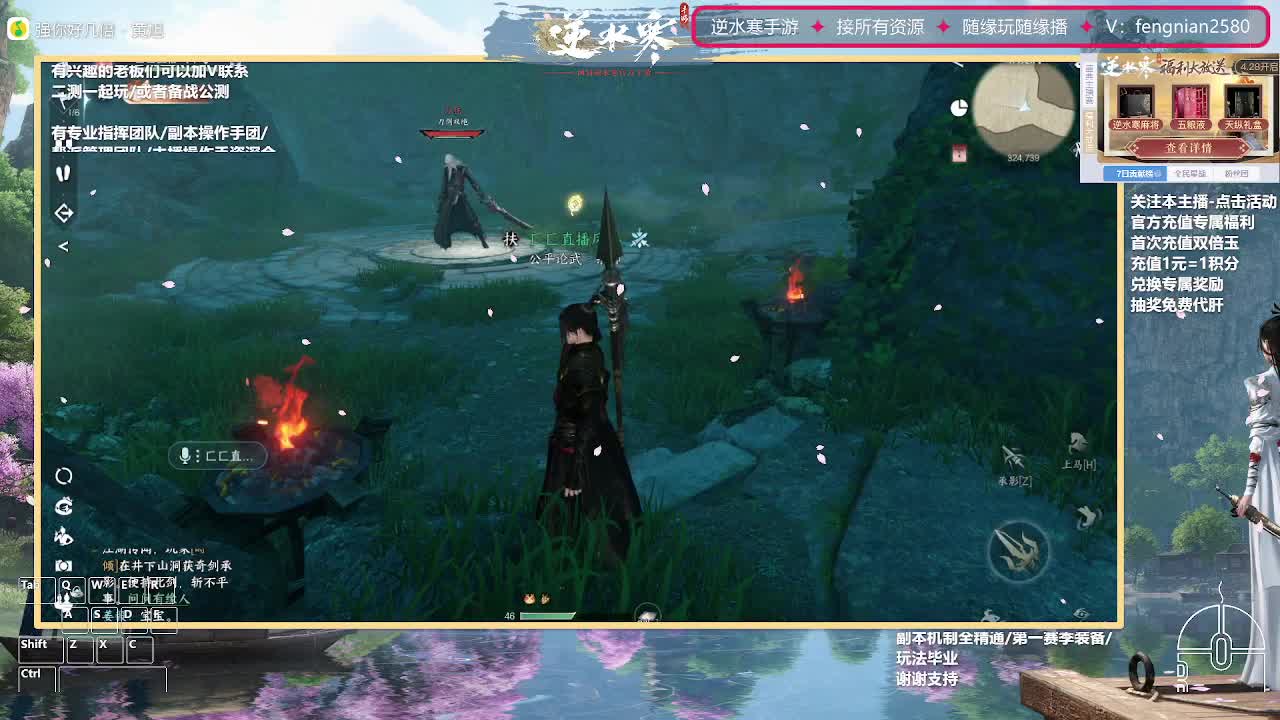
Task: Open the clock timer icon beside the minimap
Action: point(960,105)
